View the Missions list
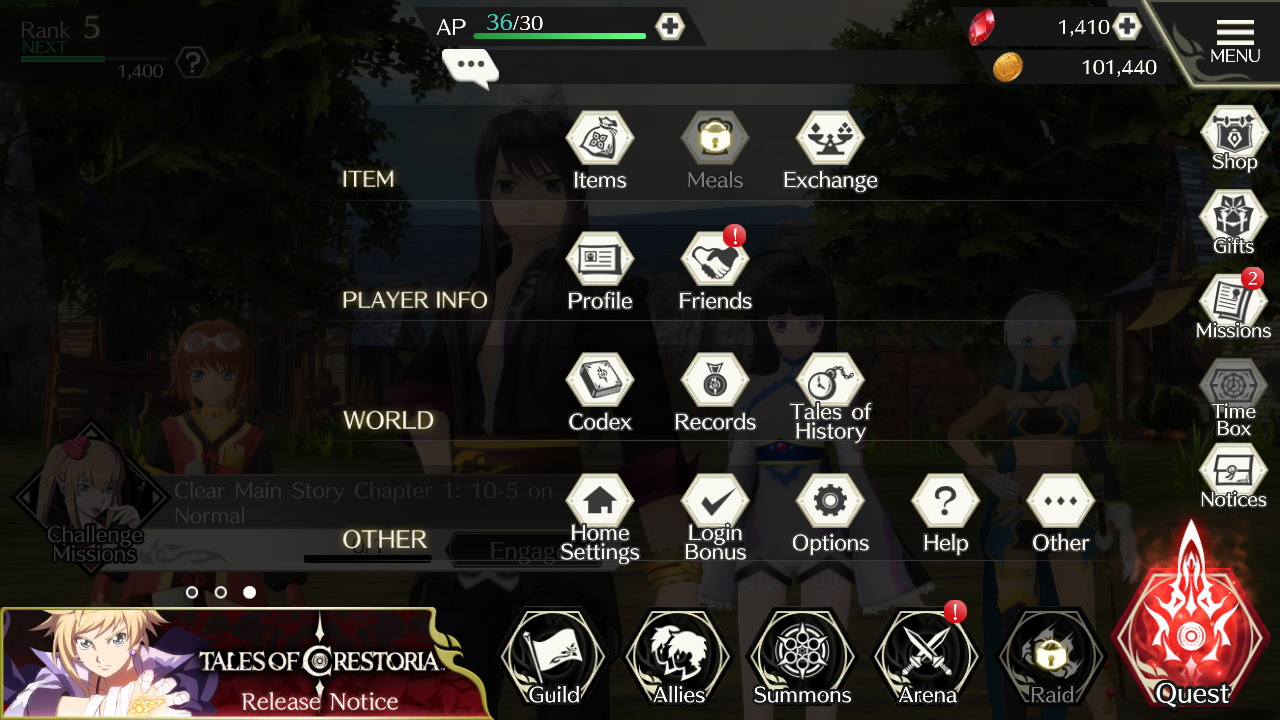This screenshot has width=1280, height=720. 1234,305
